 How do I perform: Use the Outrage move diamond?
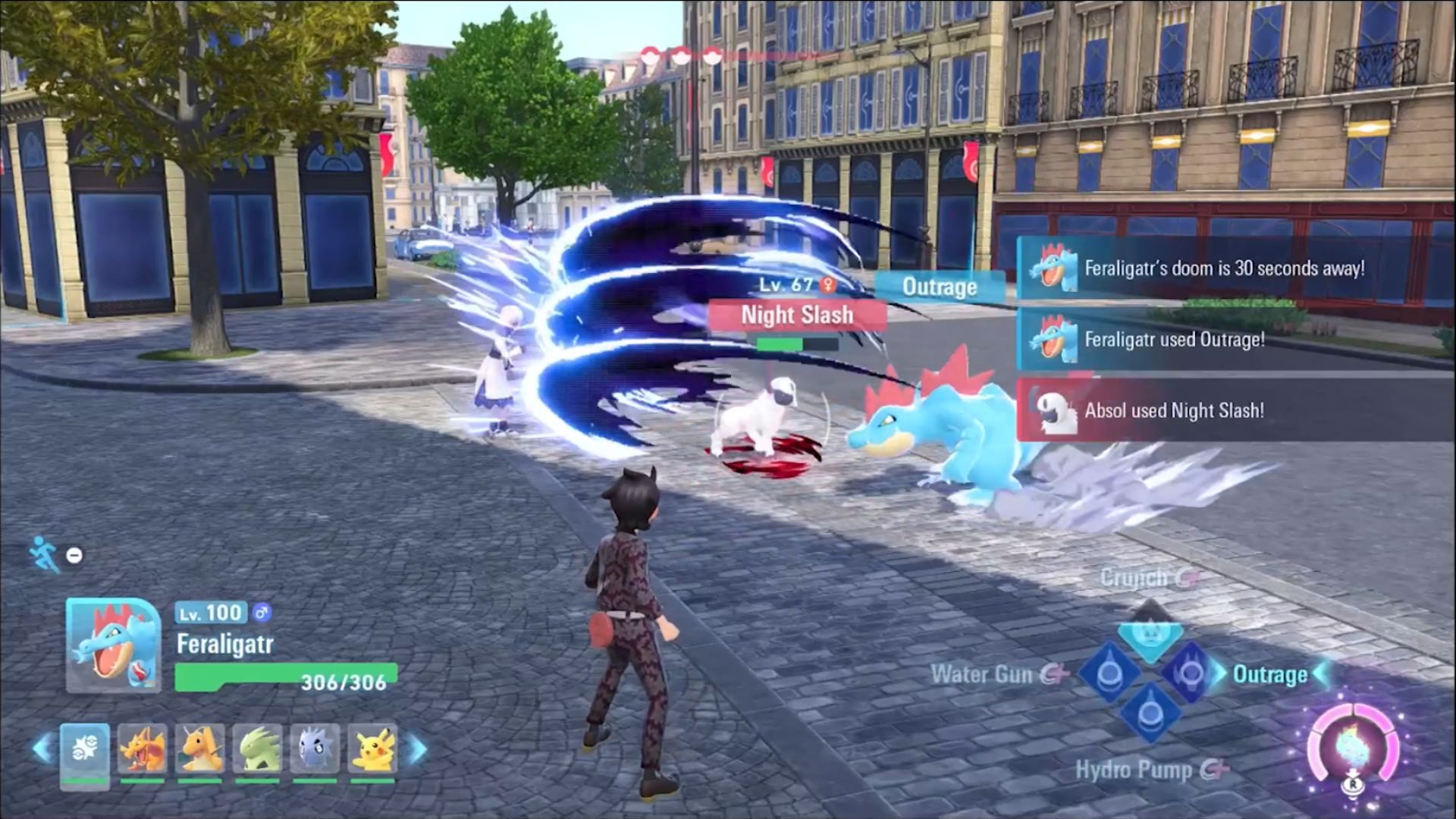1190,673
